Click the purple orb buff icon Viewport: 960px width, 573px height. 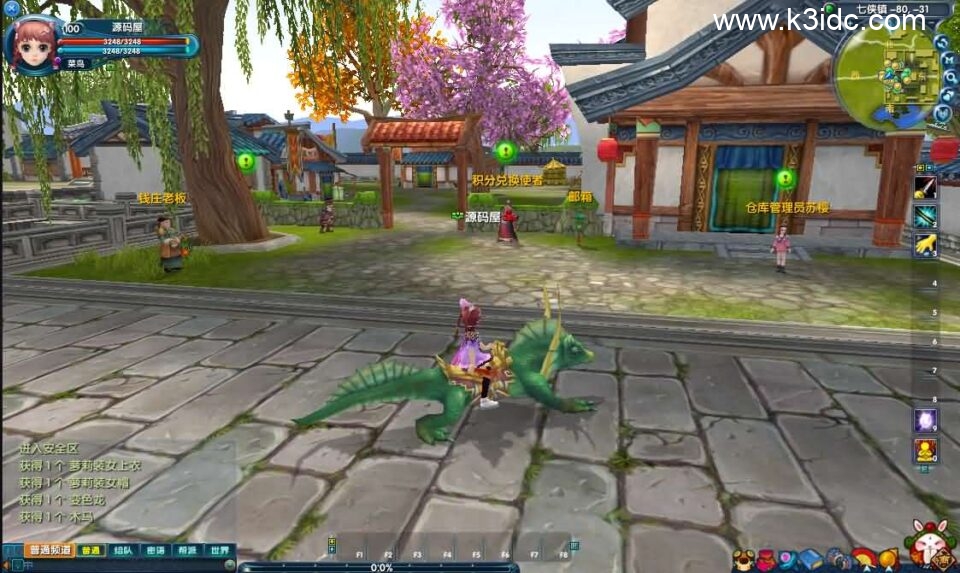coord(925,420)
